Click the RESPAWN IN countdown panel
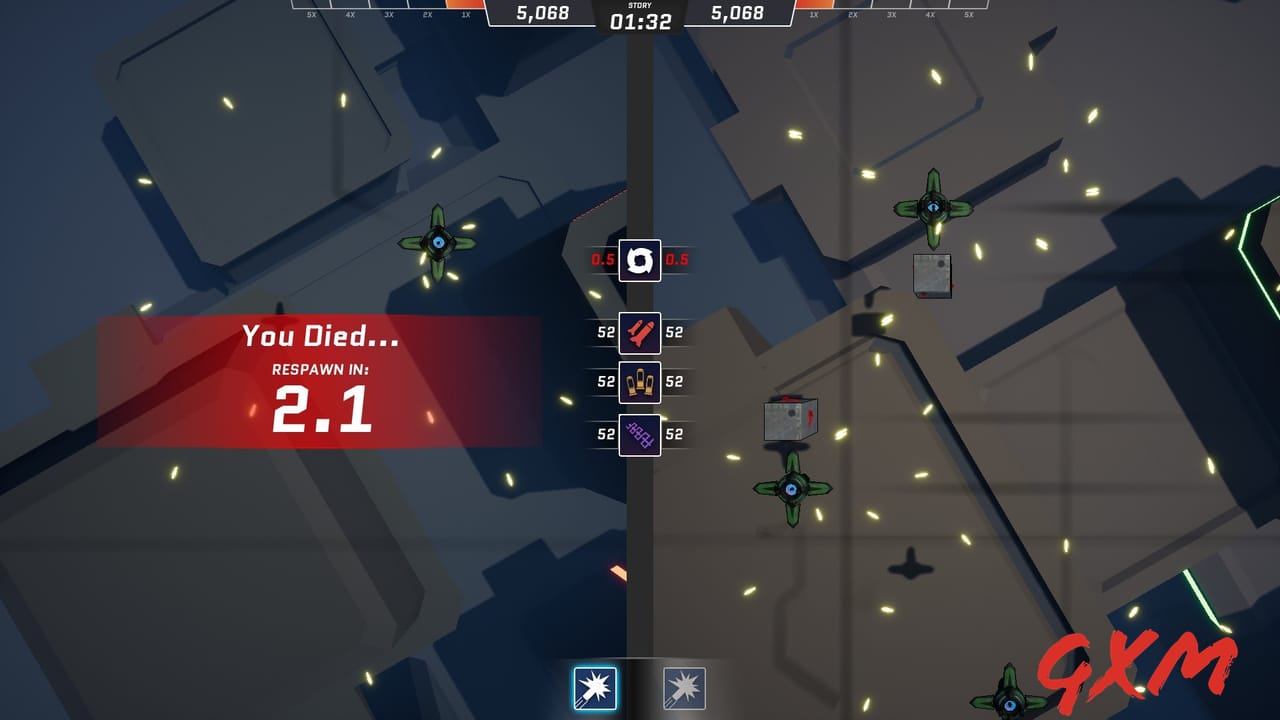The width and height of the screenshot is (1280, 720). tap(320, 394)
